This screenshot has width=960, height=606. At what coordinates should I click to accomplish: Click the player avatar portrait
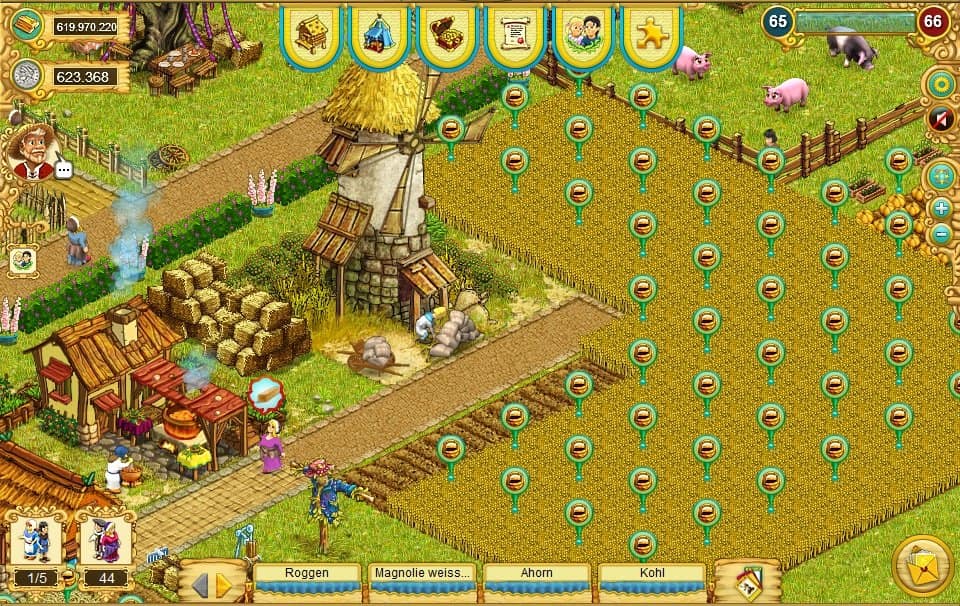pos(30,150)
